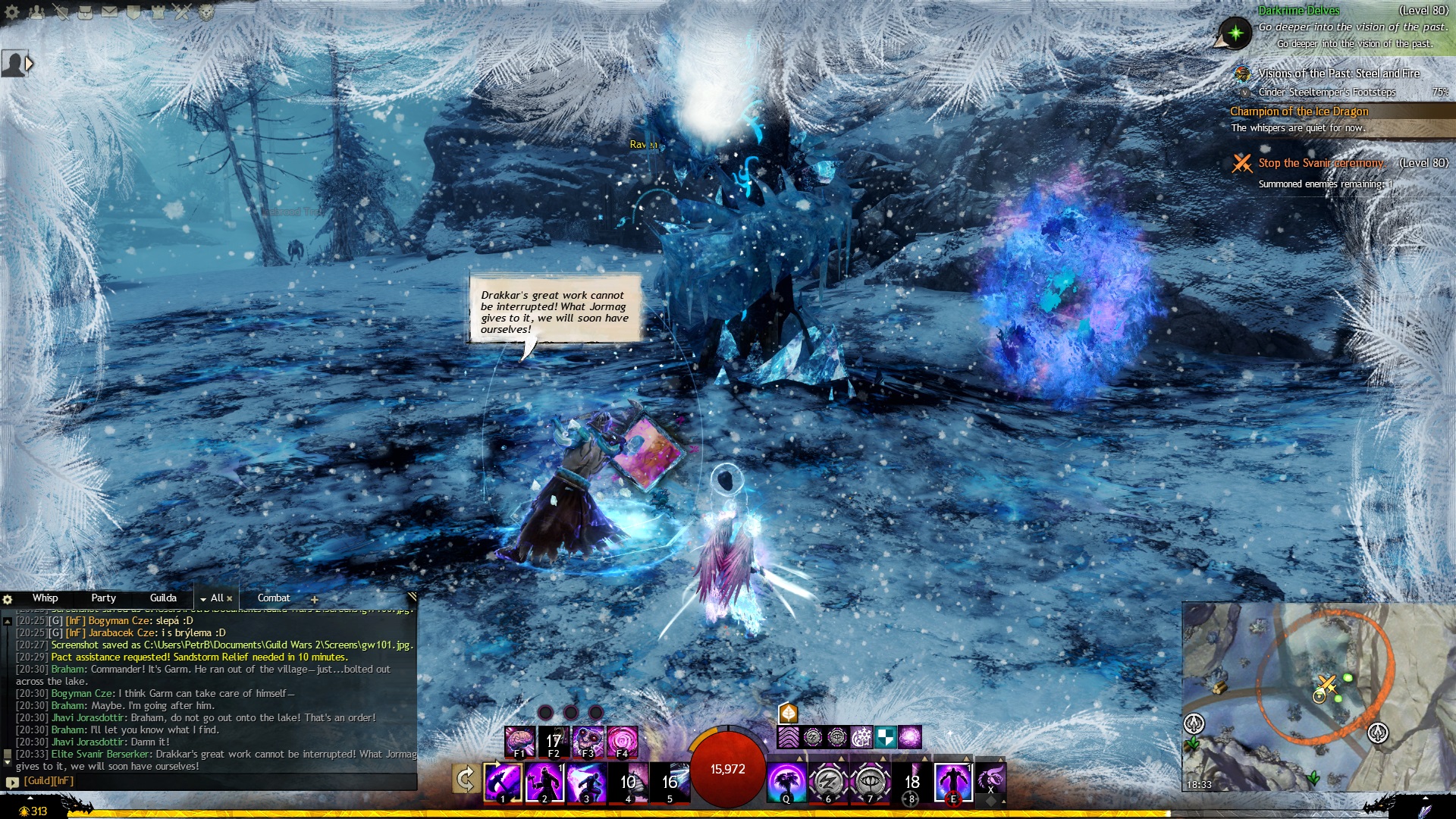Image resolution: width=1456 pixels, height=819 pixels.
Task: Expand the party portrait arrow
Action: coord(30,64)
